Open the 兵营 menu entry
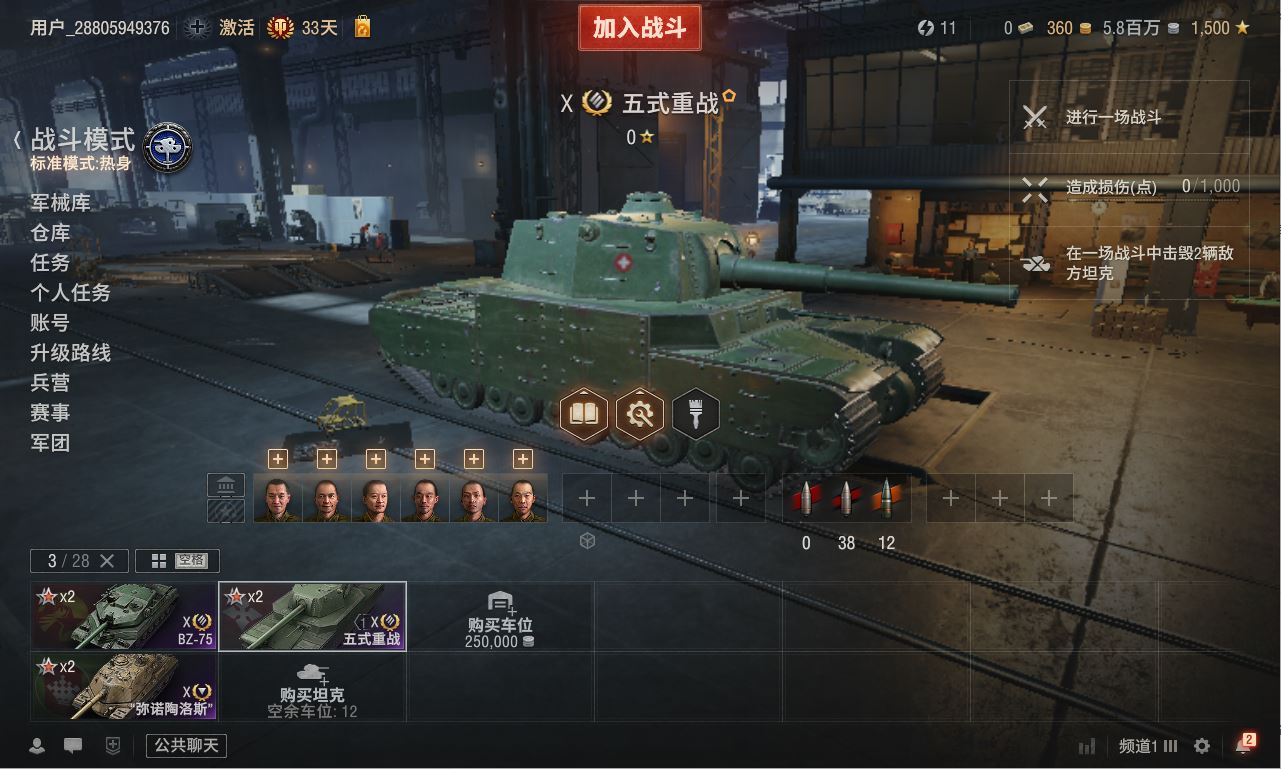 50,383
